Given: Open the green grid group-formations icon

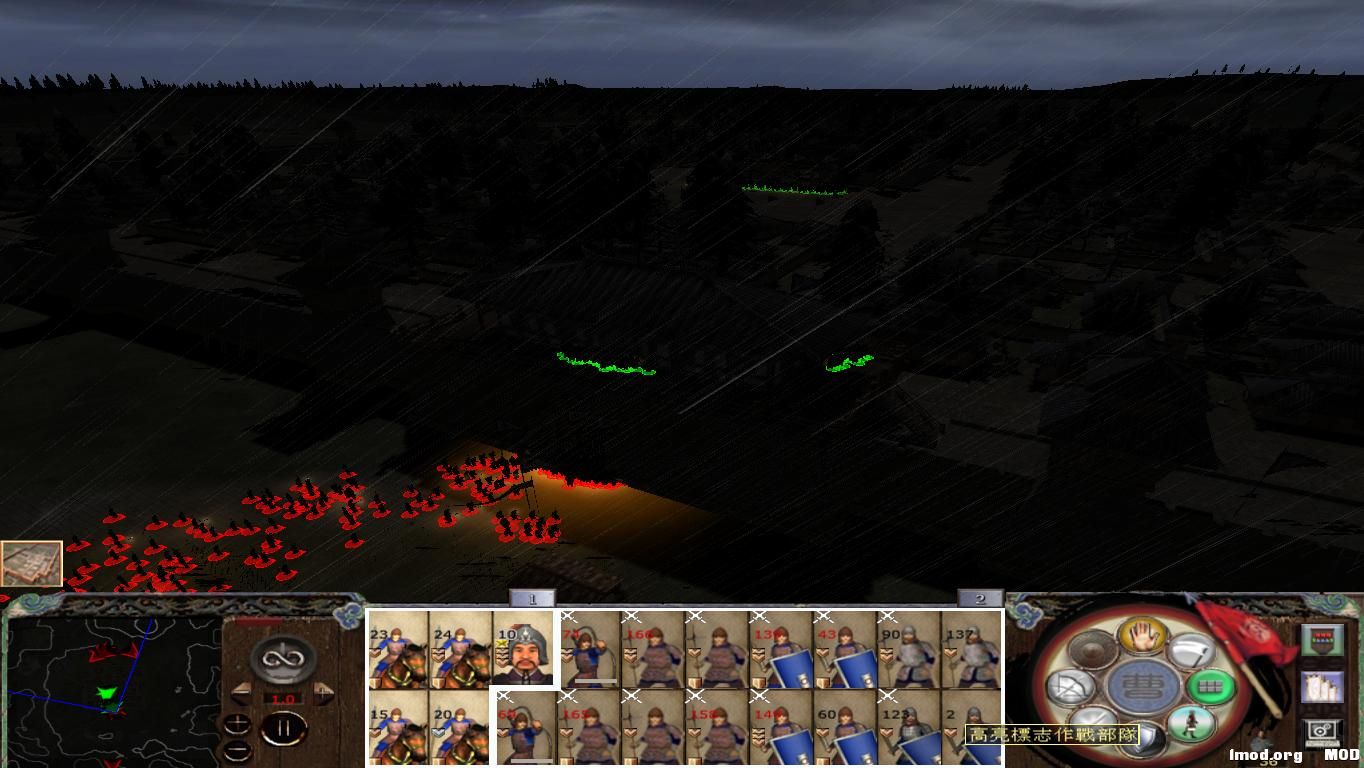Looking at the screenshot, I should point(1213,687).
